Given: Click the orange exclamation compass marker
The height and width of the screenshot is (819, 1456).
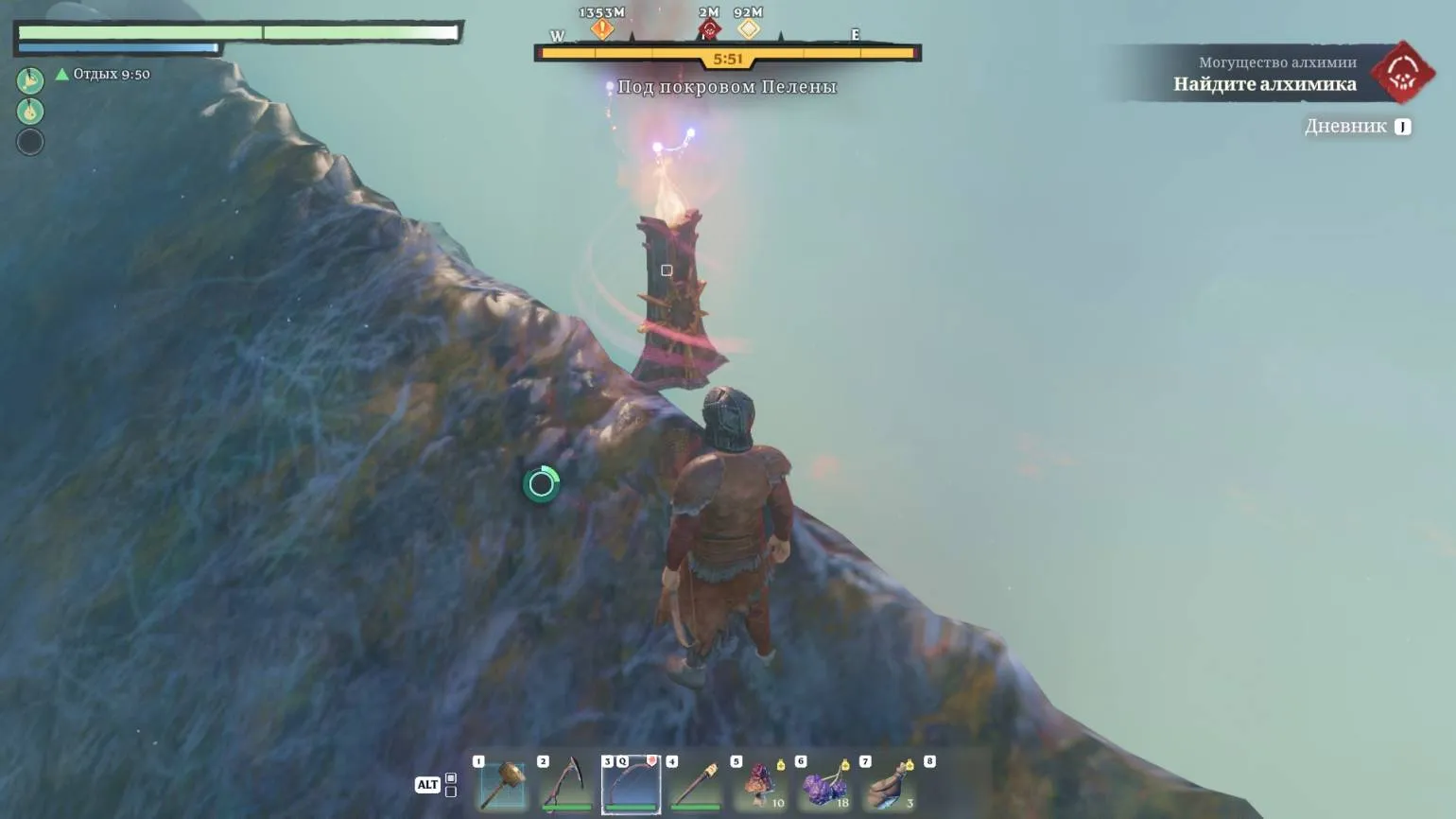Looking at the screenshot, I should click(602, 29).
